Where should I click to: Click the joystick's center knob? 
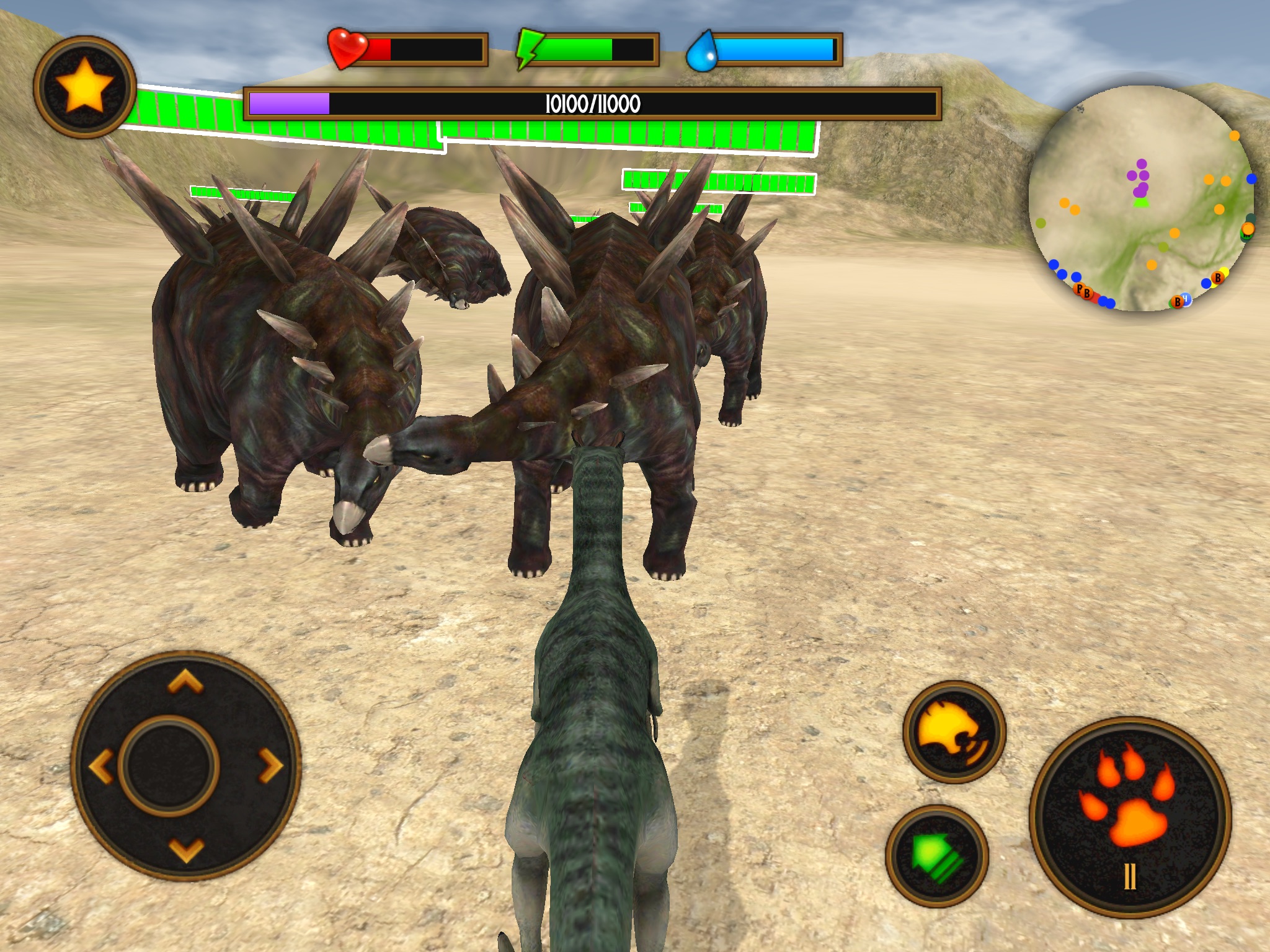coord(168,766)
